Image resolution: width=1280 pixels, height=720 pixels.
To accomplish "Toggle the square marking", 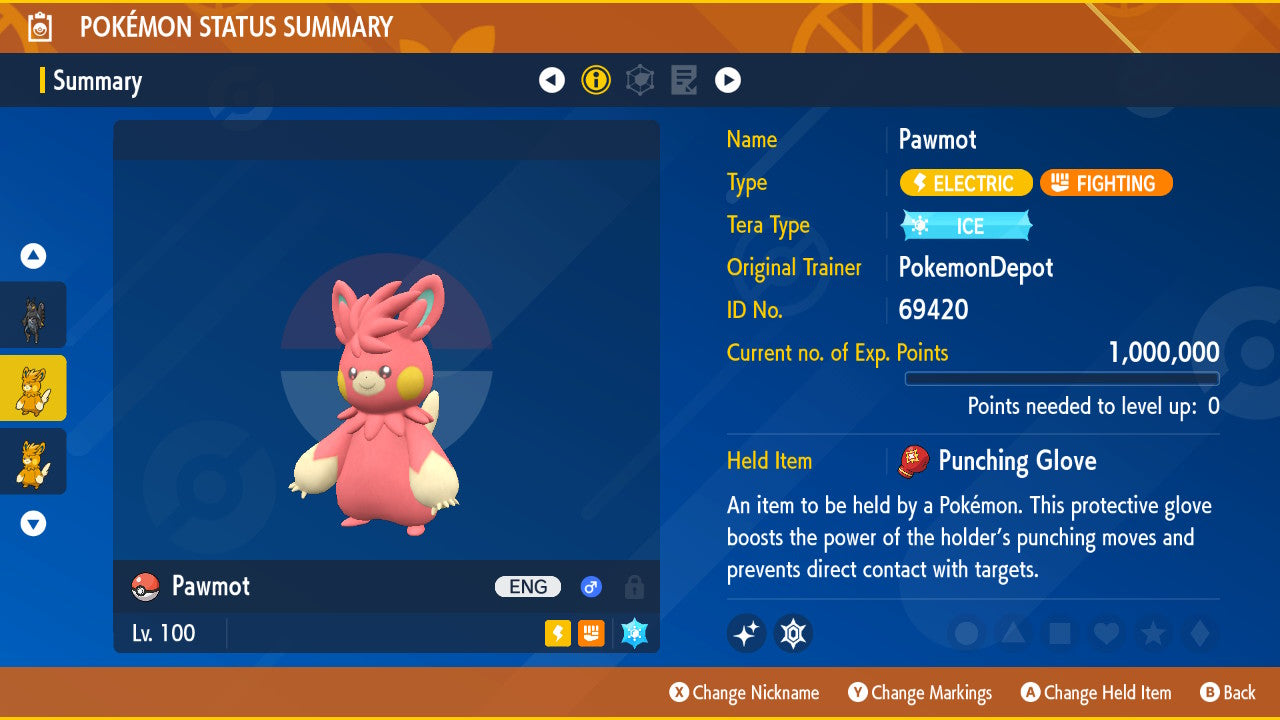I will [1060, 634].
